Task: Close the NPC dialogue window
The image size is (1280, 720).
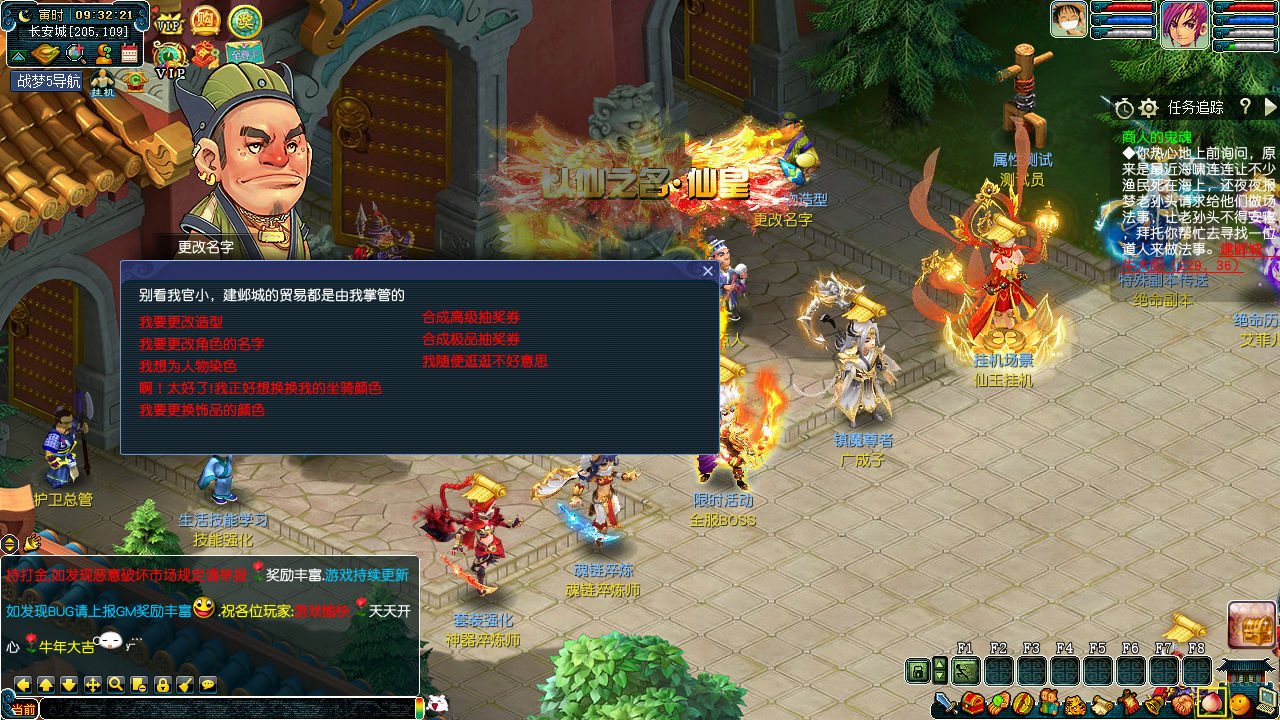Action: coord(708,271)
